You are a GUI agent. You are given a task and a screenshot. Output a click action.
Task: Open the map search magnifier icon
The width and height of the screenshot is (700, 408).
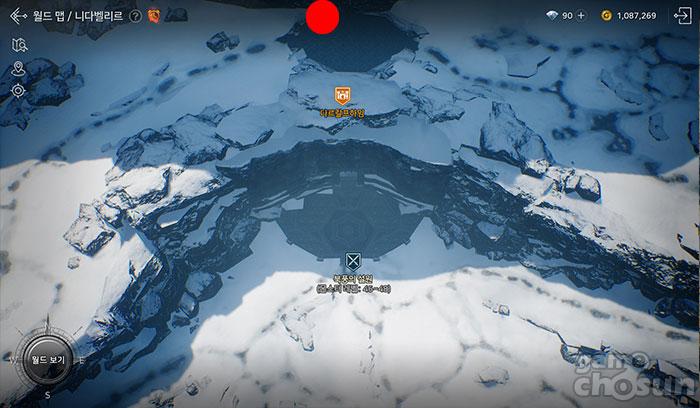coord(18,45)
